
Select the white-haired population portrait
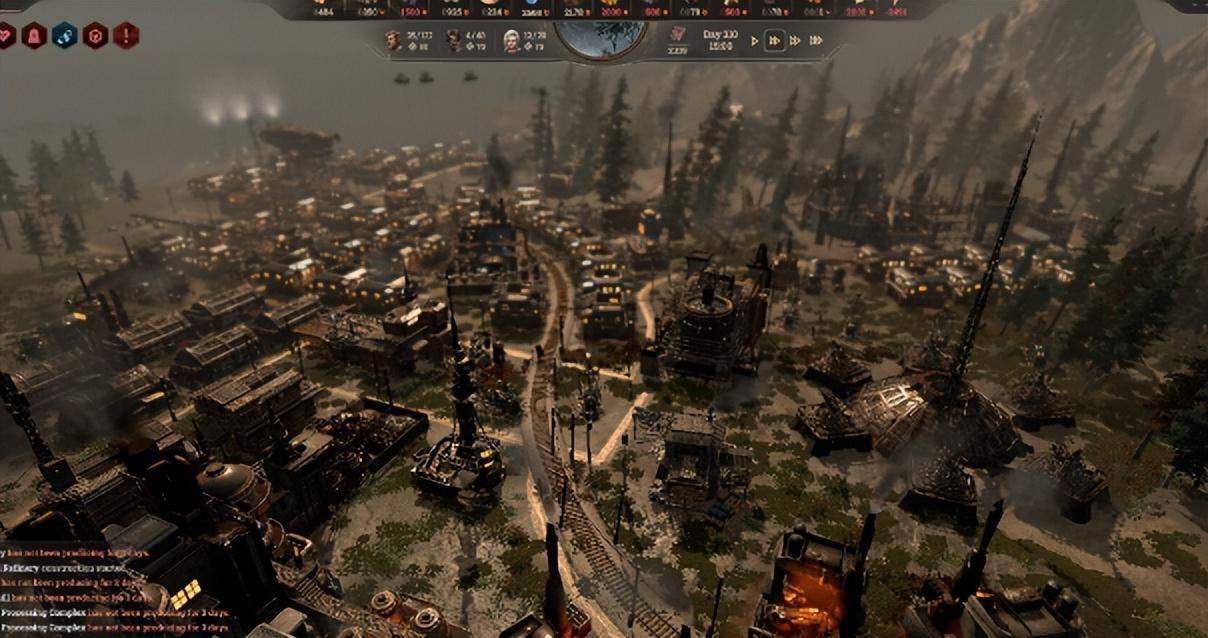coord(512,40)
